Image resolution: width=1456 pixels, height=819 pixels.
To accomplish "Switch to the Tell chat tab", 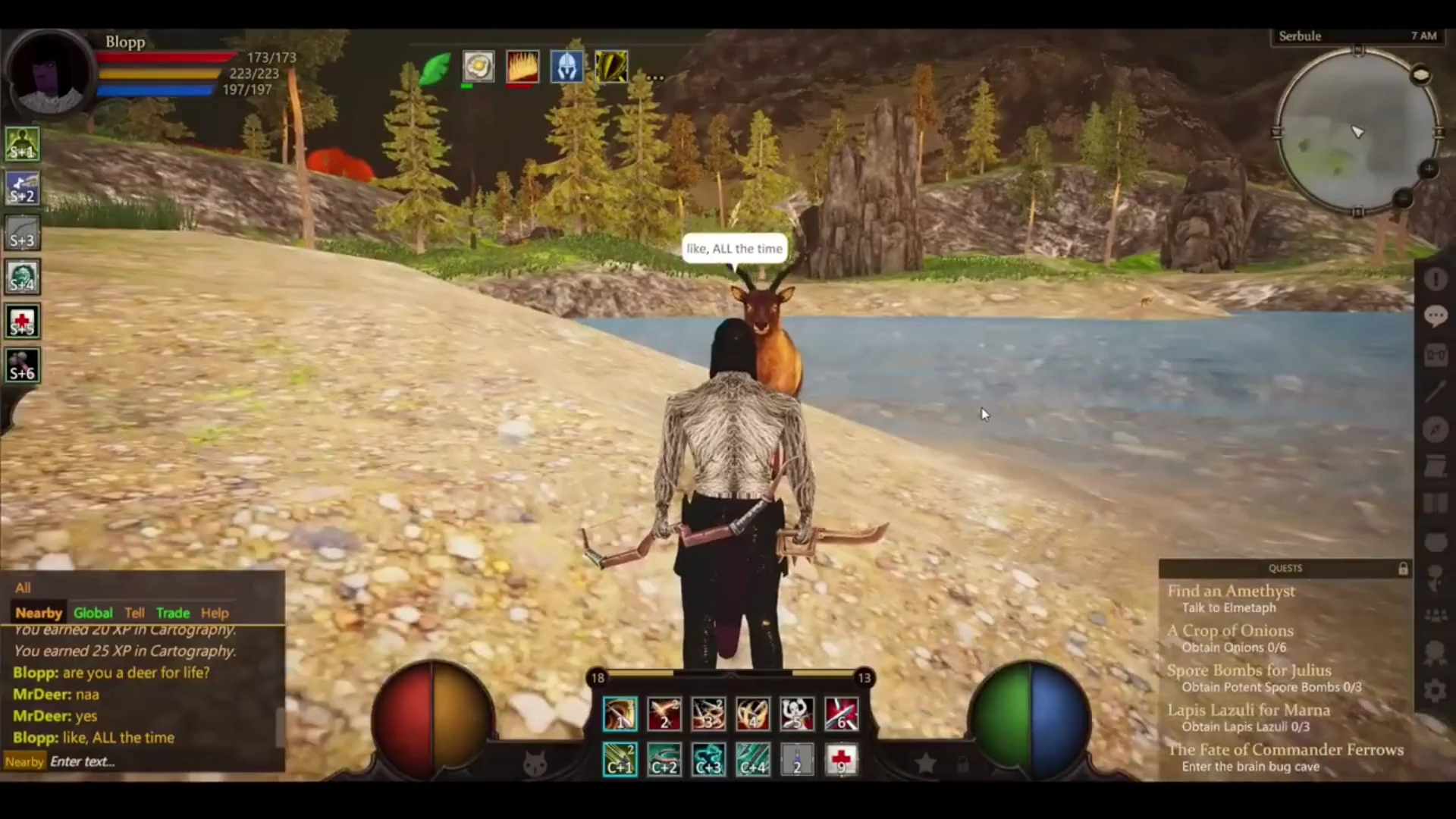I will pyautogui.click(x=135, y=613).
